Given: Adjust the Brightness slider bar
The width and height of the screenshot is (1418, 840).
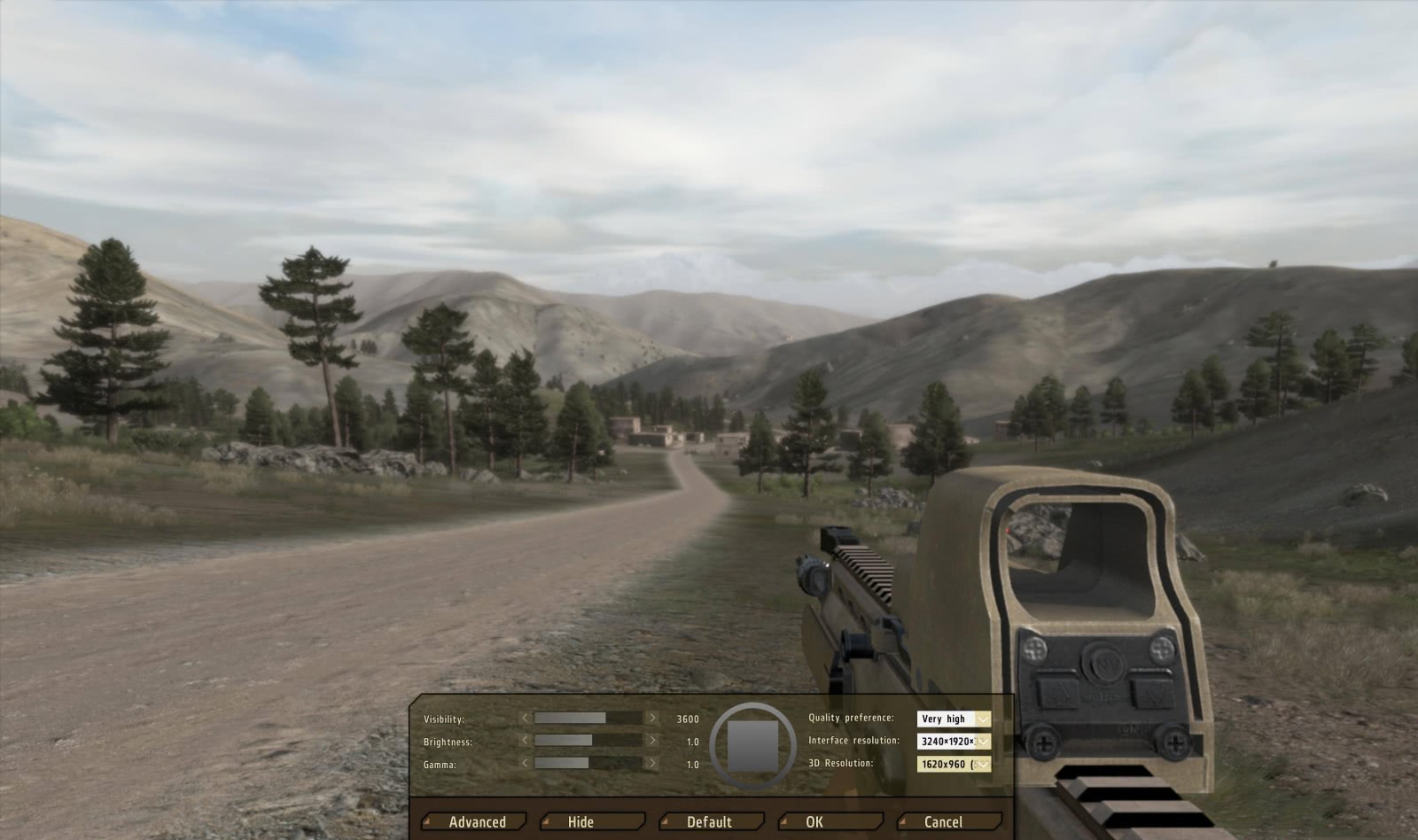Looking at the screenshot, I should [588, 741].
